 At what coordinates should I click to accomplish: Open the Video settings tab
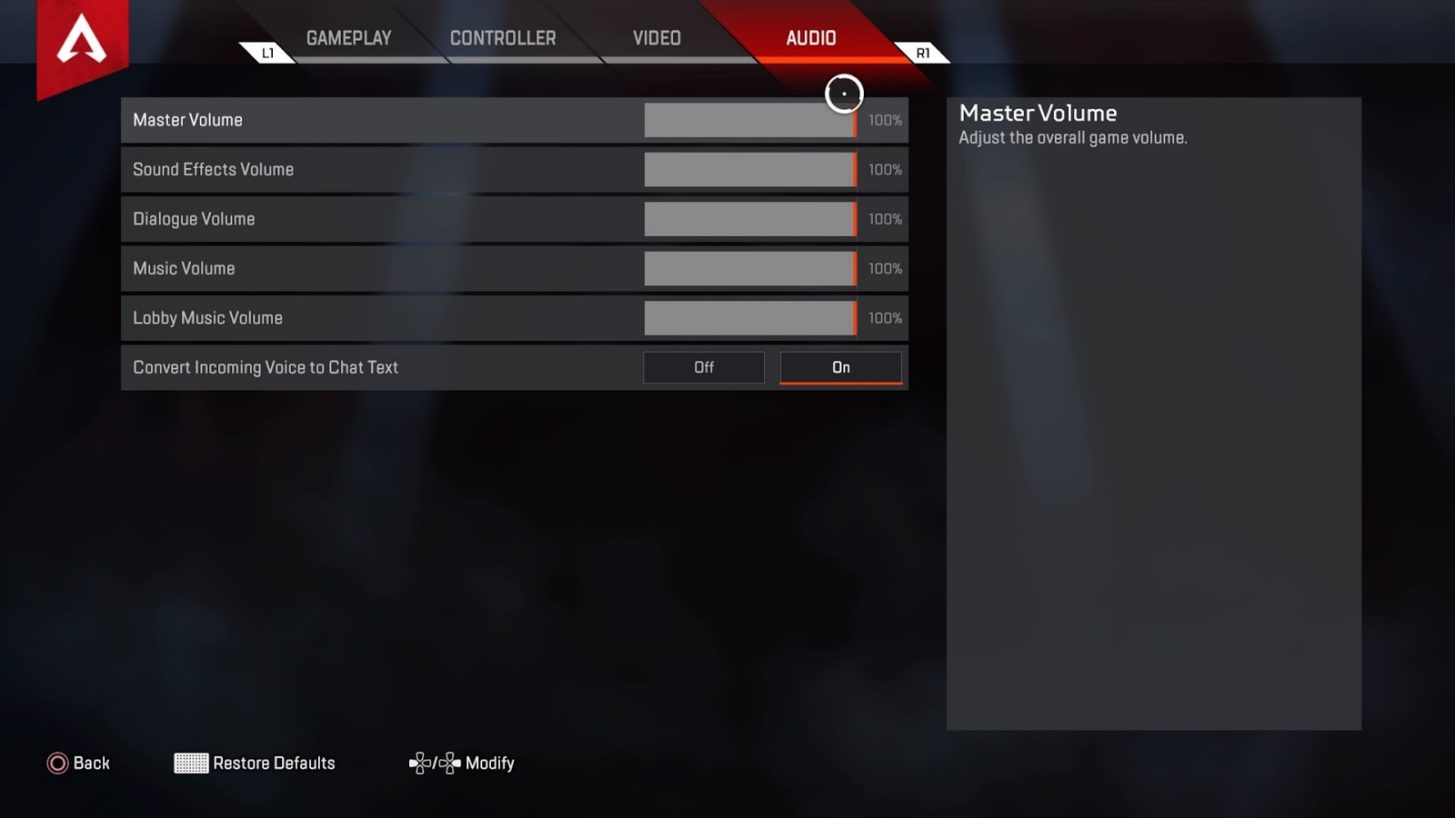656,37
